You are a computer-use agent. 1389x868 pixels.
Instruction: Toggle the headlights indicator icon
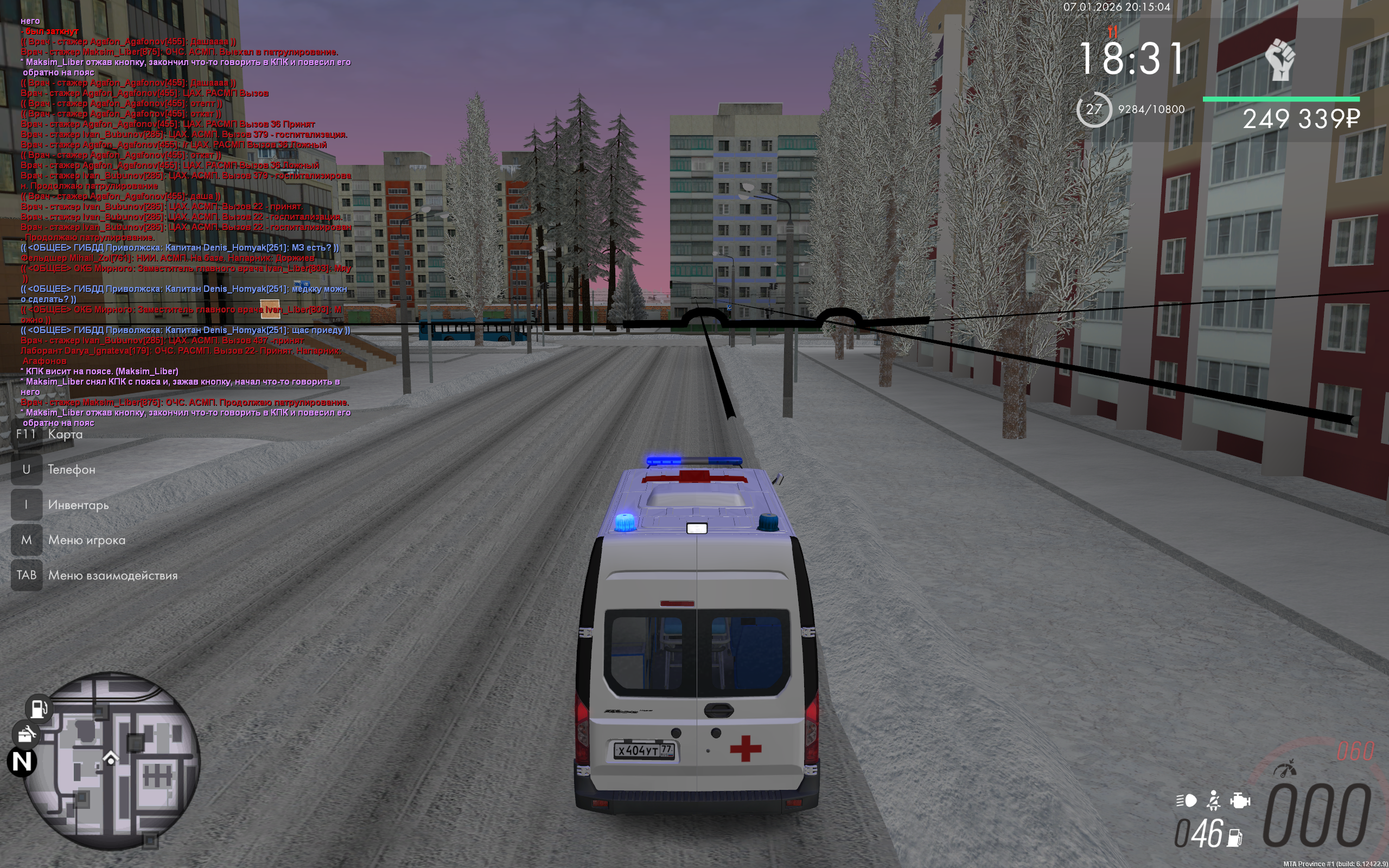(x=1187, y=800)
